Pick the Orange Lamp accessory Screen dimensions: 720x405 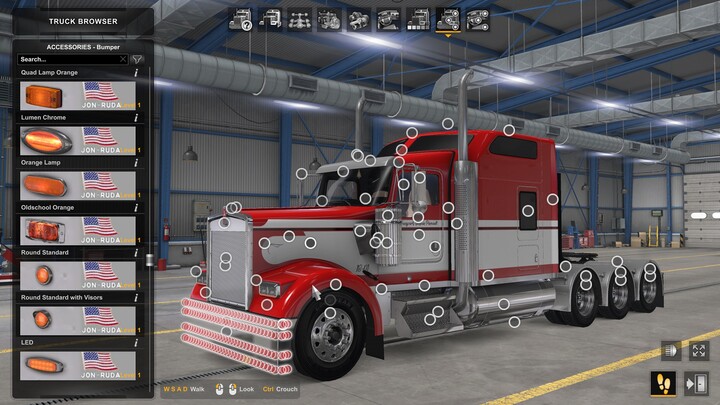pos(78,186)
